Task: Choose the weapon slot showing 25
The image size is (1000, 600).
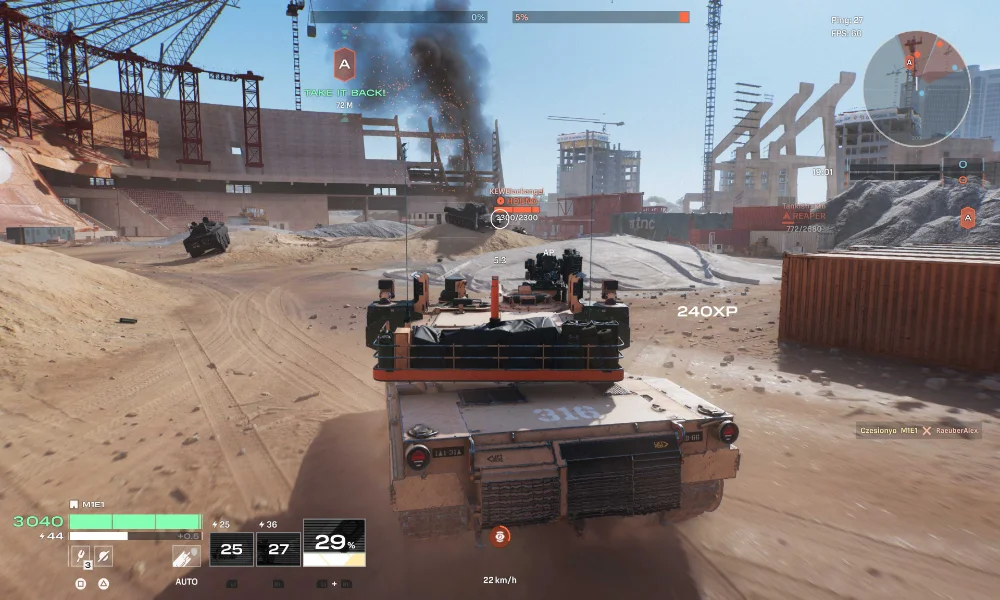Action: 231,548
